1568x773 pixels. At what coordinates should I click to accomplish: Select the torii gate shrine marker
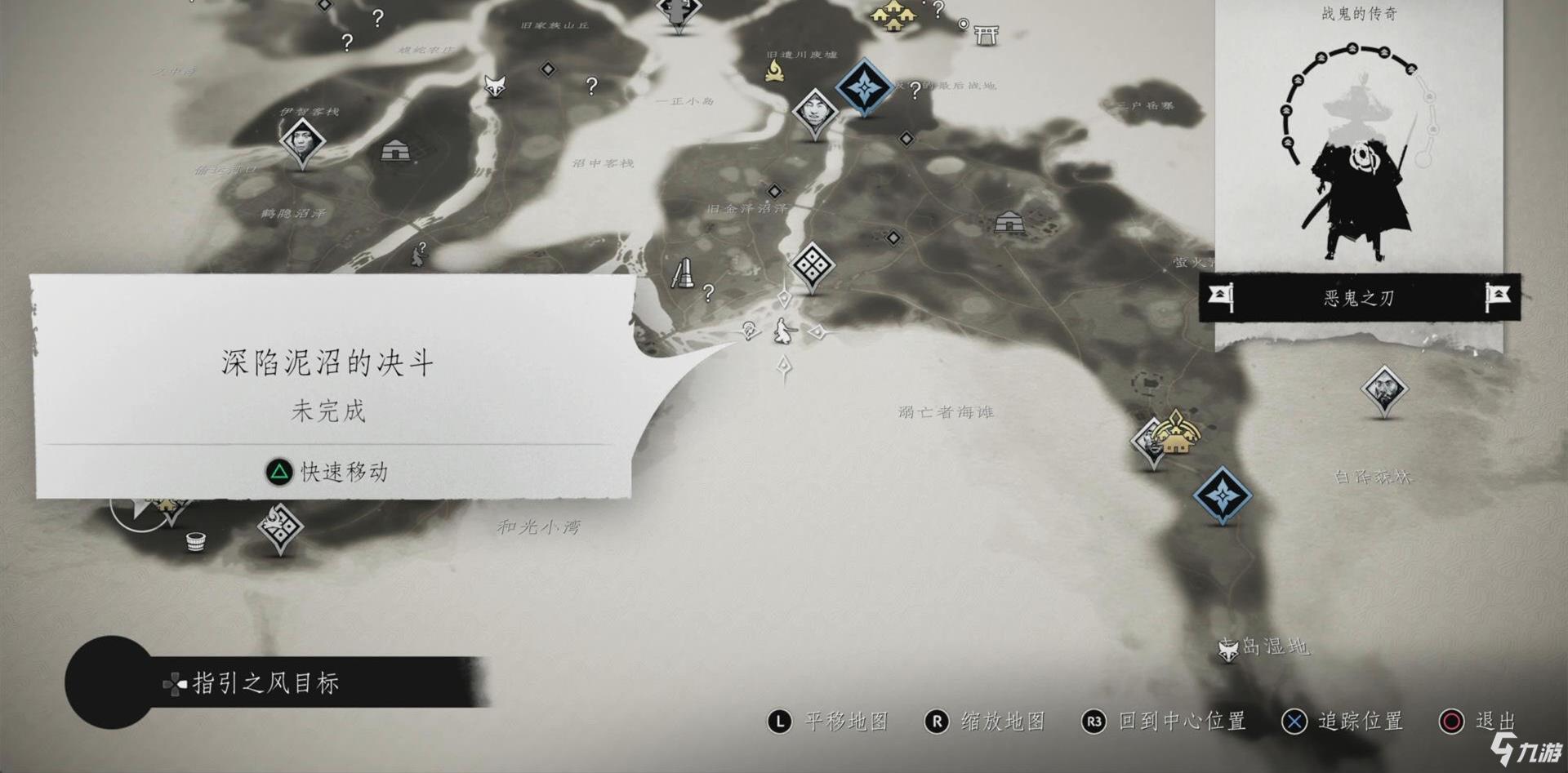point(986,34)
